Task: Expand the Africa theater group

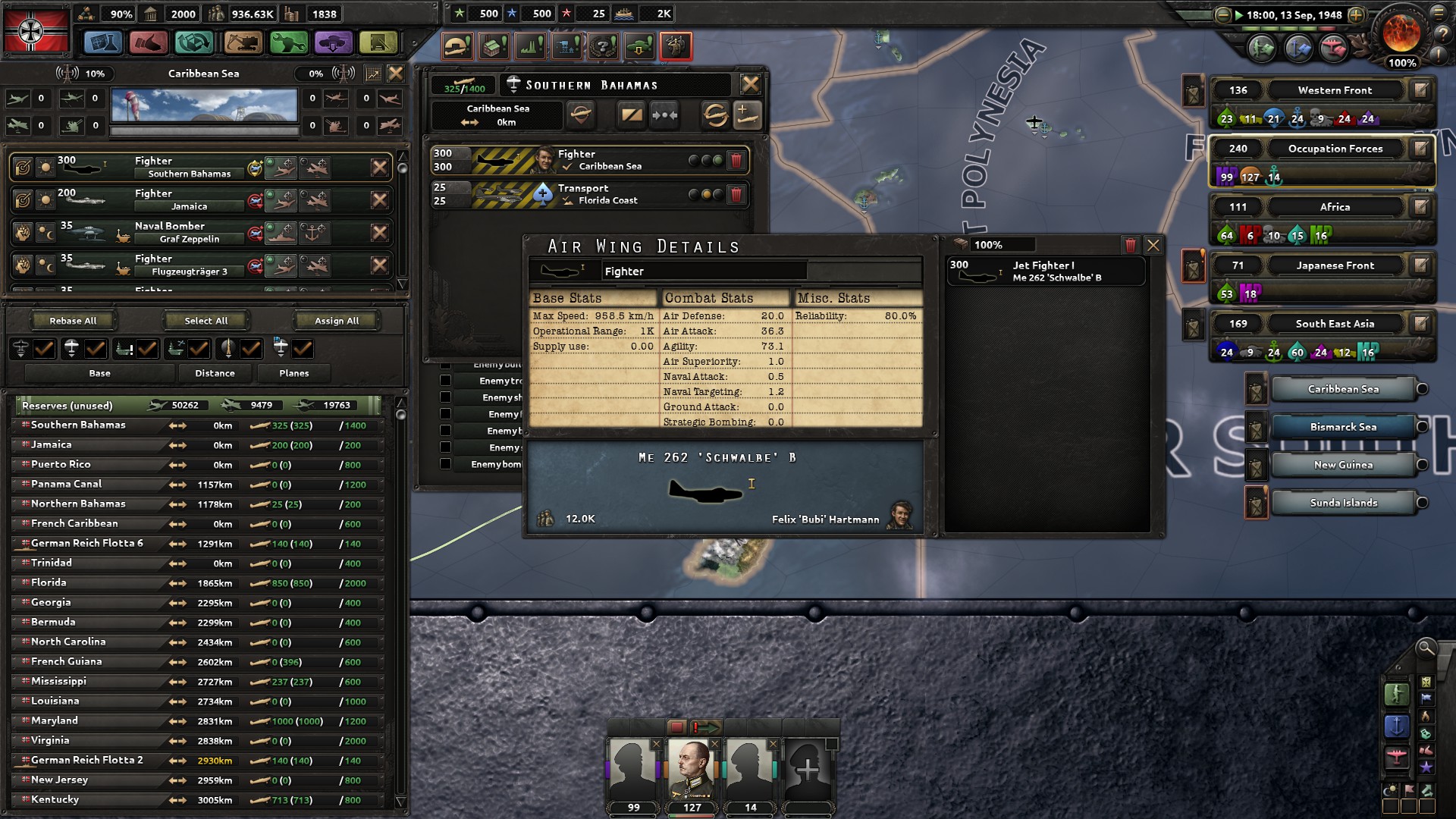Action: point(1335,206)
